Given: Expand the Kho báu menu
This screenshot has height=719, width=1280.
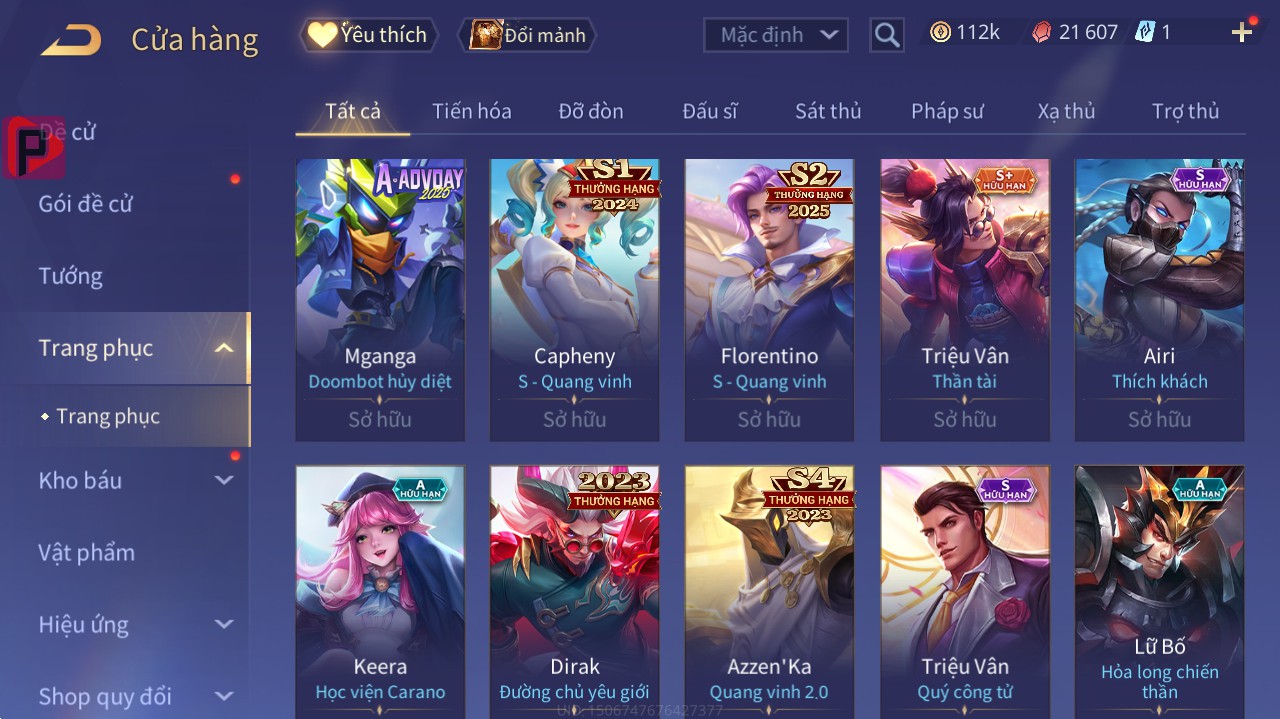Looking at the screenshot, I should (130, 481).
